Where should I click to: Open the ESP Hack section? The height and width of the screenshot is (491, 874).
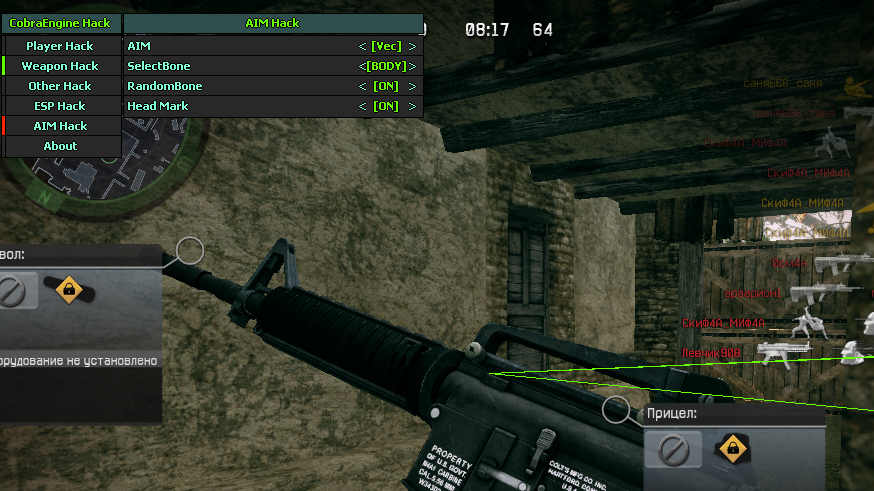(x=60, y=106)
